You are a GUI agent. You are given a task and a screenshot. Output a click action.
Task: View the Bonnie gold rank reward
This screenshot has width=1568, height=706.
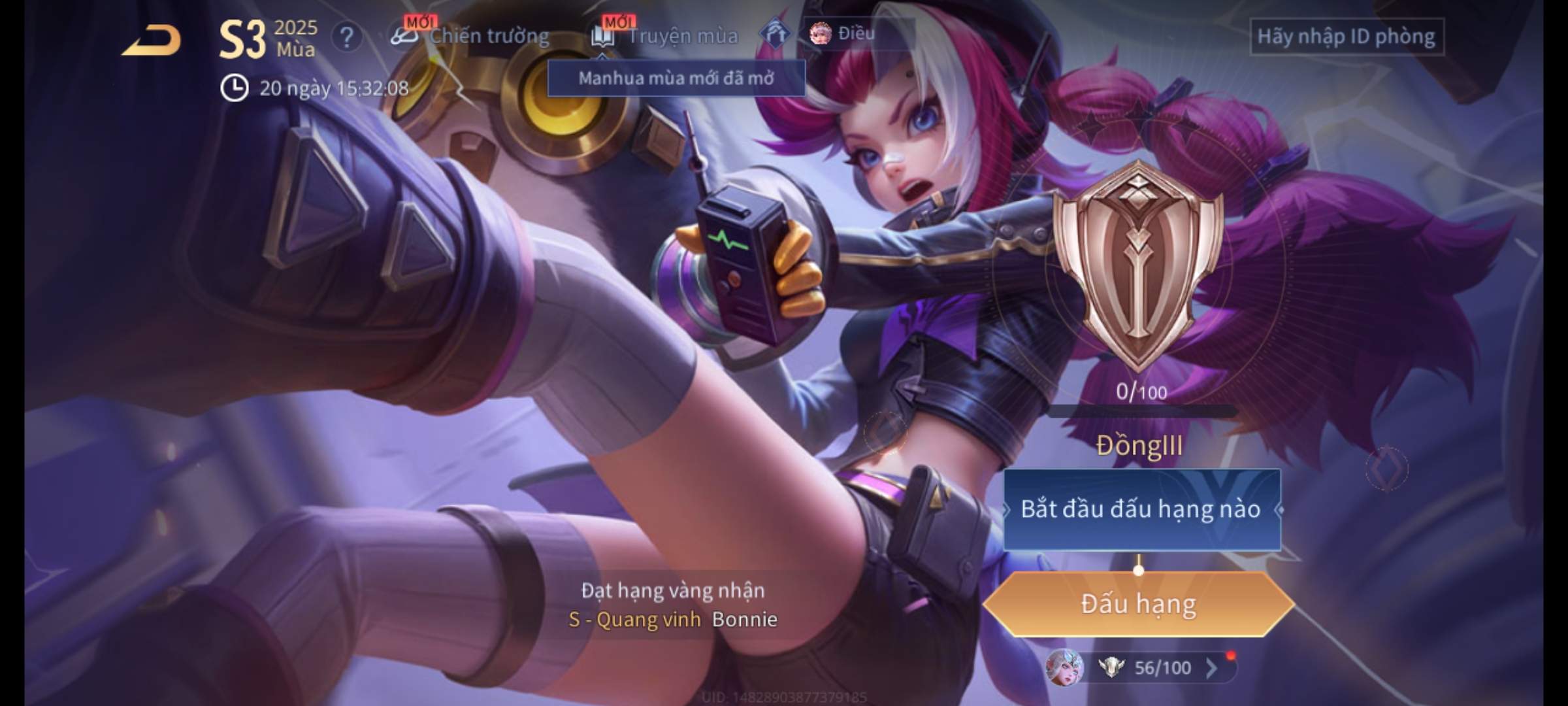(x=673, y=605)
